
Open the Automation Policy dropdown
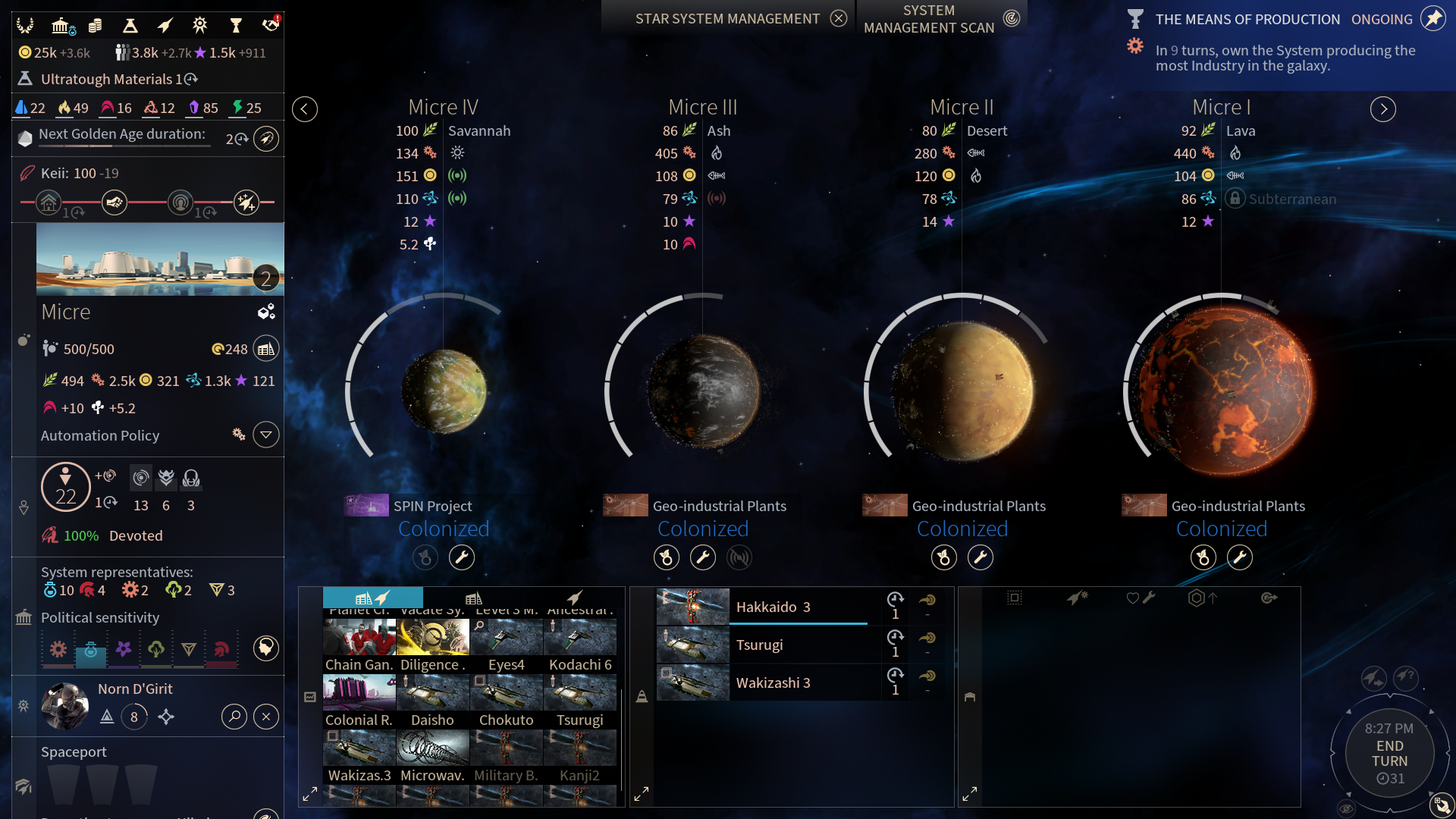pyautogui.click(x=266, y=435)
